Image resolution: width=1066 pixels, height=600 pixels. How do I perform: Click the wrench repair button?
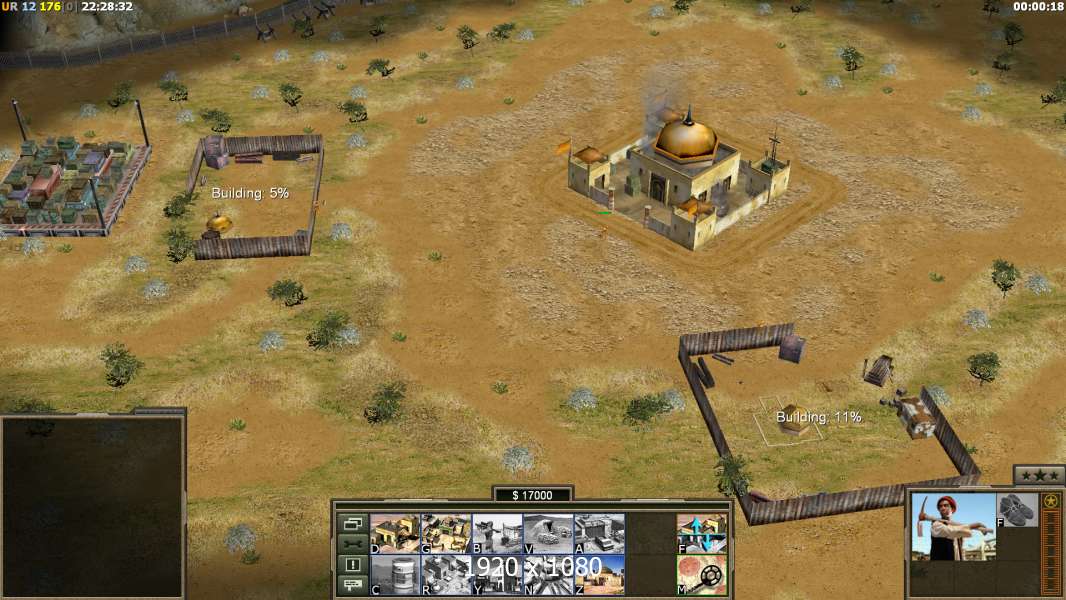pos(352,544)
